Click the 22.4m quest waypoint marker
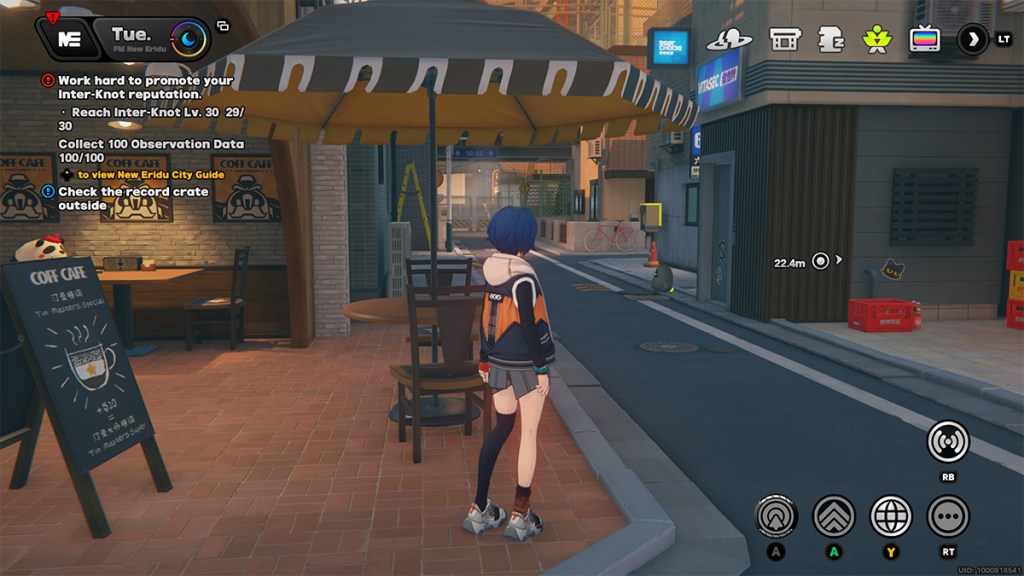Image resolution: width=1024 pixels, height=576 pixels. [x=821, y=261]
